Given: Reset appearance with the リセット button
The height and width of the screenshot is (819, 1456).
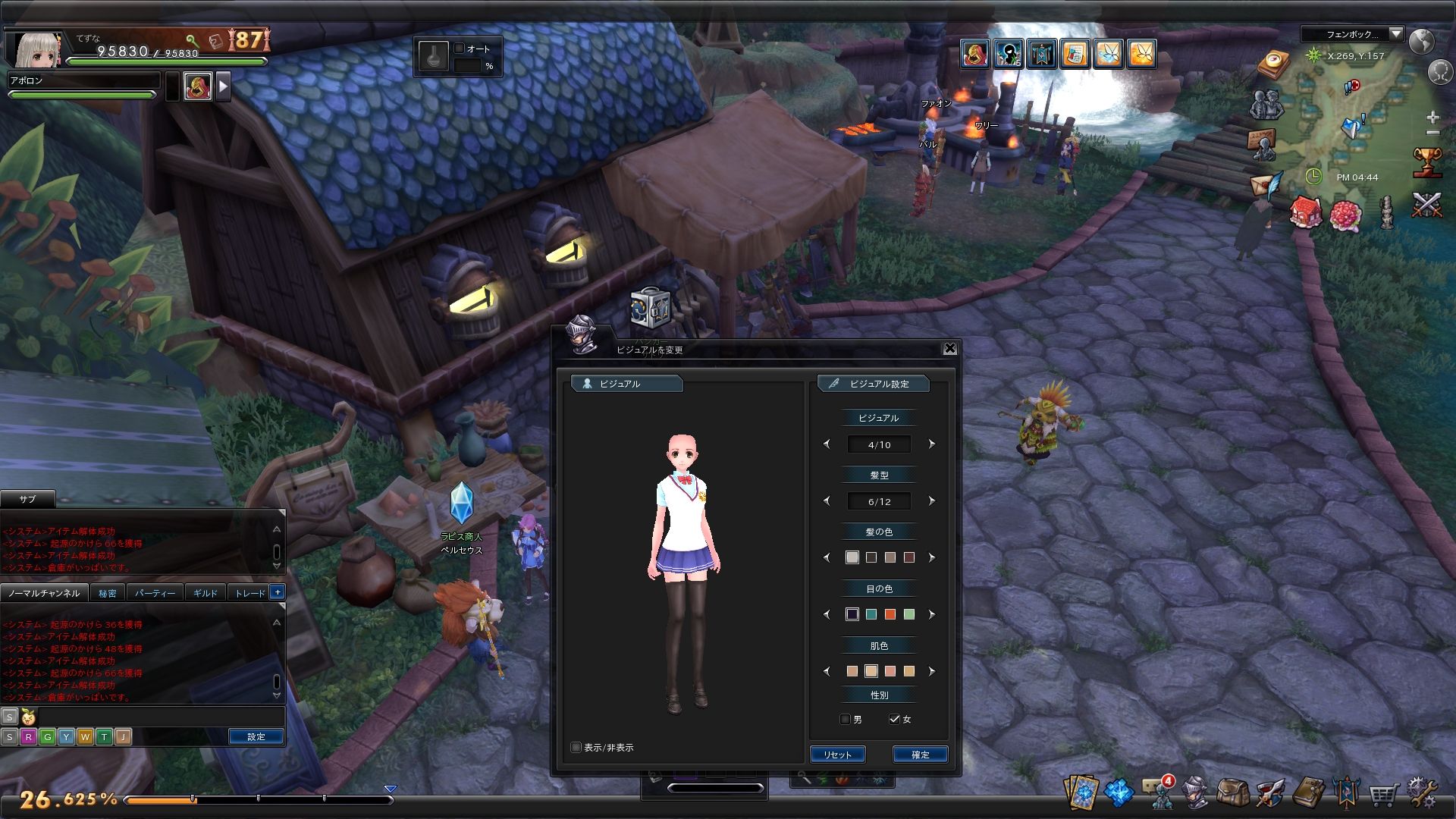Looking at the screenshot, I should click(837, 755).
